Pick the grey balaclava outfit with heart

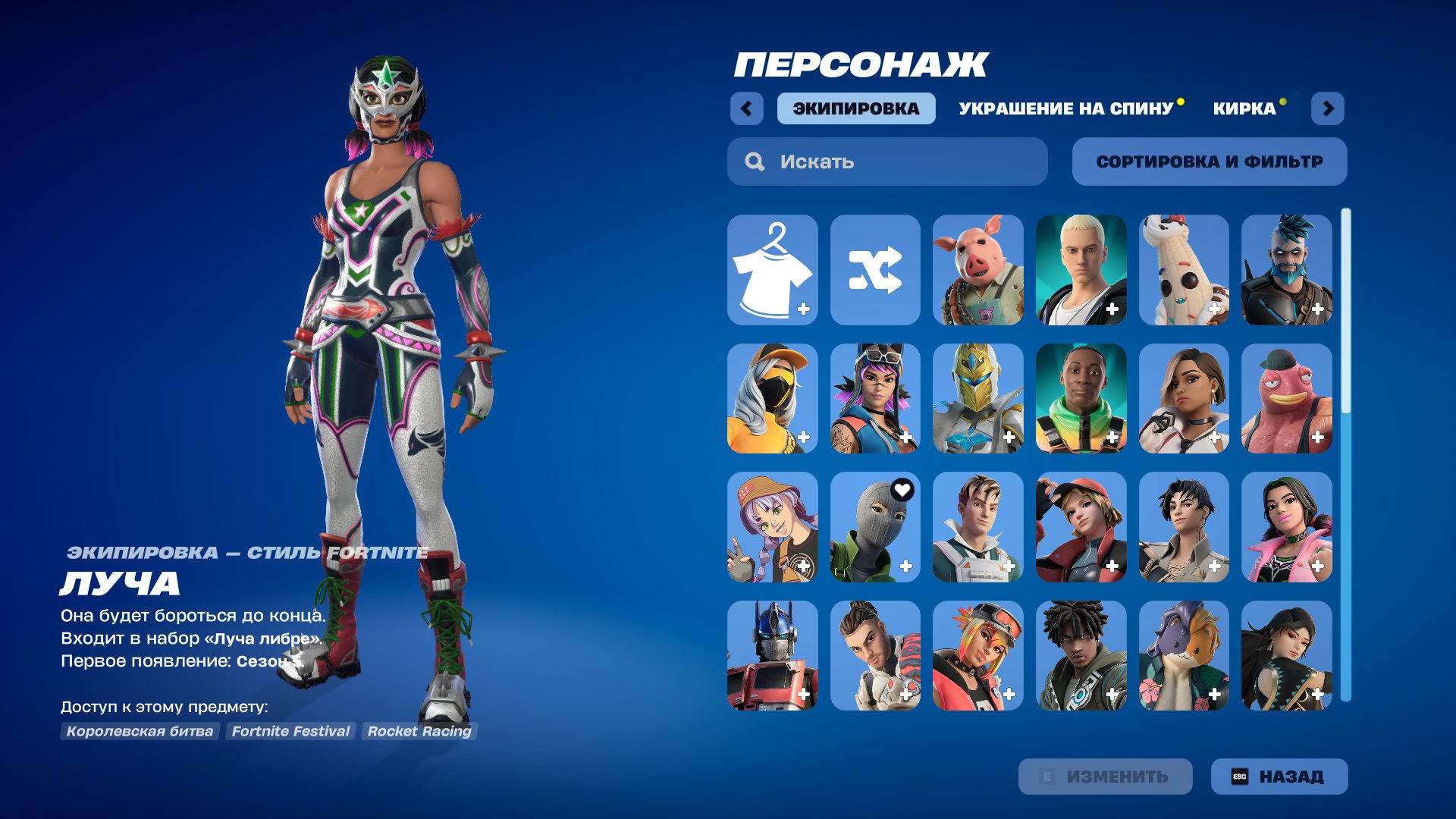(875, 528)
